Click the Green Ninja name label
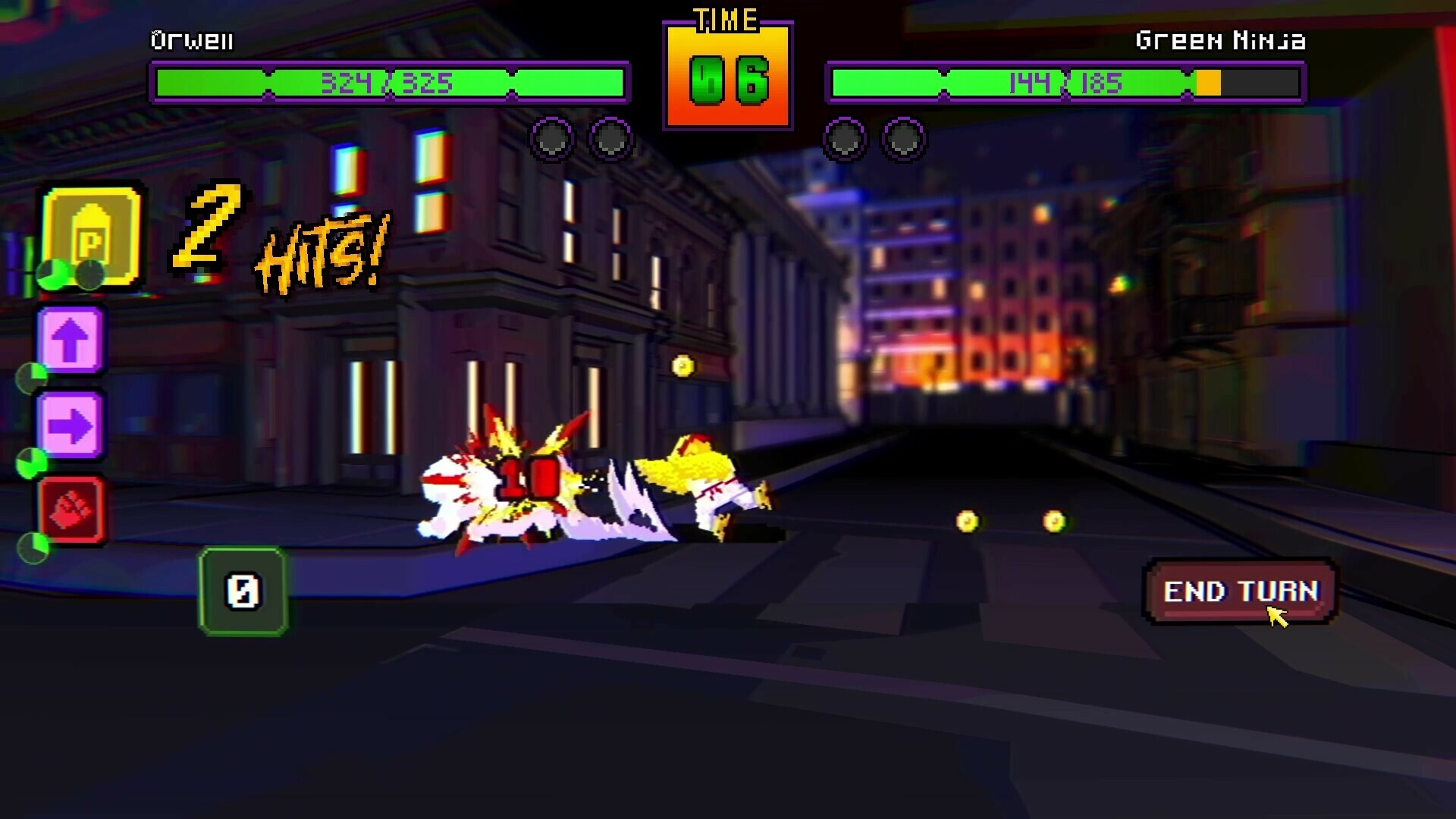Image resolution: width=1456 pixels, height=819 pixels. pos(1221,40)
